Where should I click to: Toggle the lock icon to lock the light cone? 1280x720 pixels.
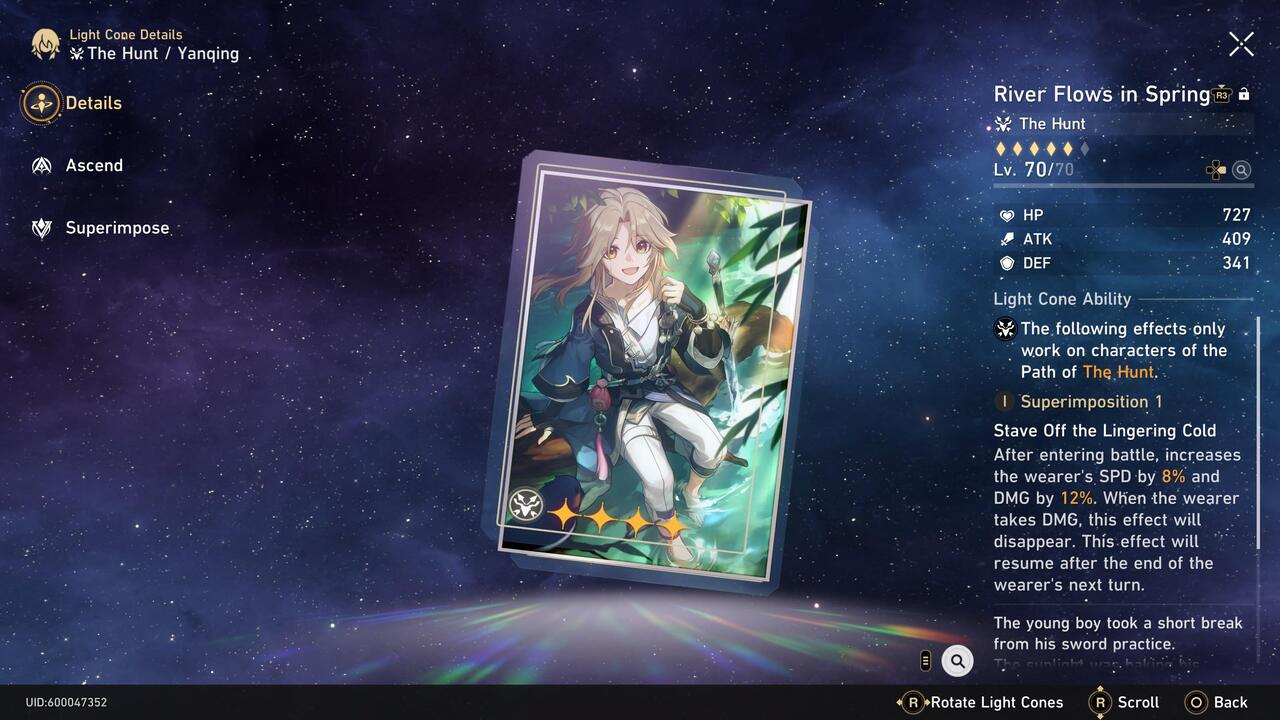pos(1244,93)
